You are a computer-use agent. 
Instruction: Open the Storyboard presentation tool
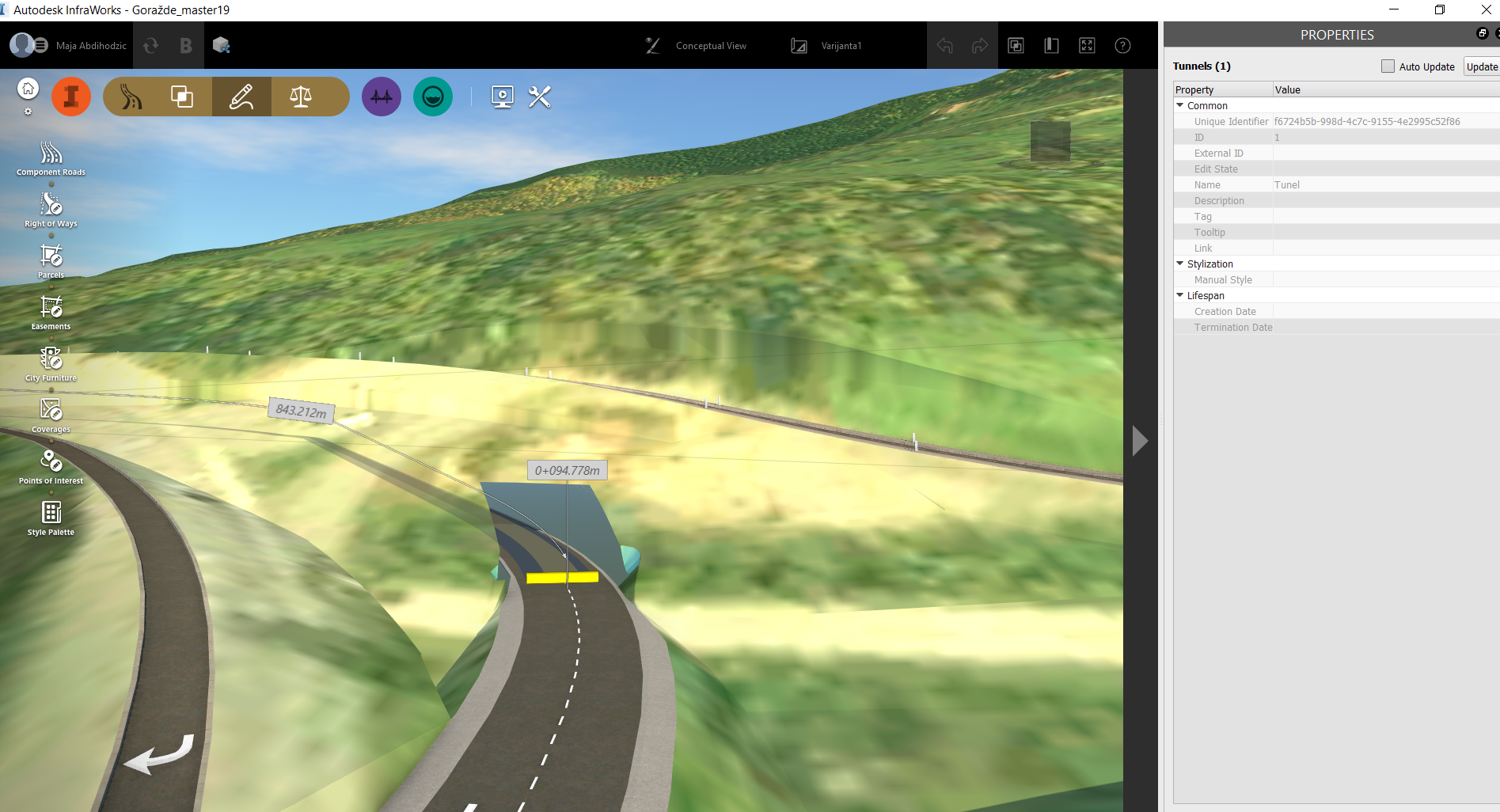[502, 96]
